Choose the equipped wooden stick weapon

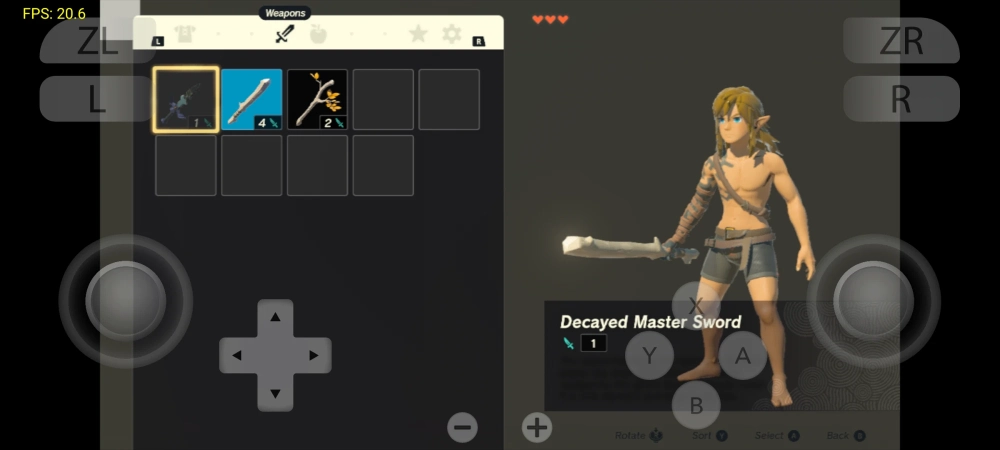click(x=251, y=100)
